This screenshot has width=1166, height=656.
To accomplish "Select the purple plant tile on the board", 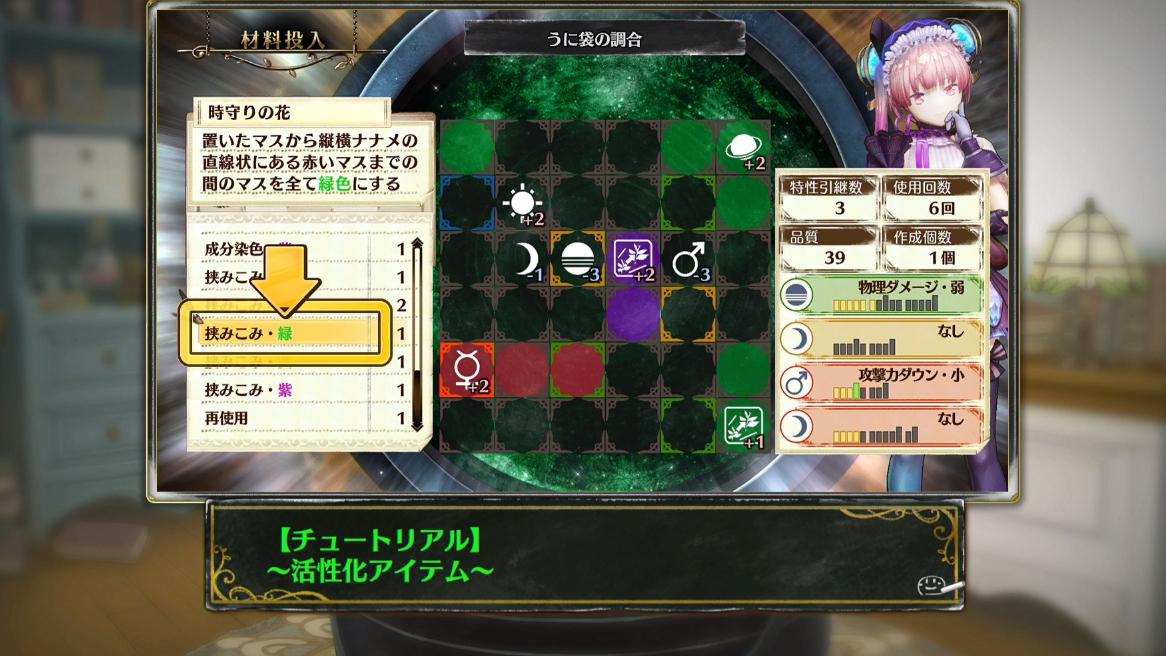I will pyautogui.click(x=632, y=260).
